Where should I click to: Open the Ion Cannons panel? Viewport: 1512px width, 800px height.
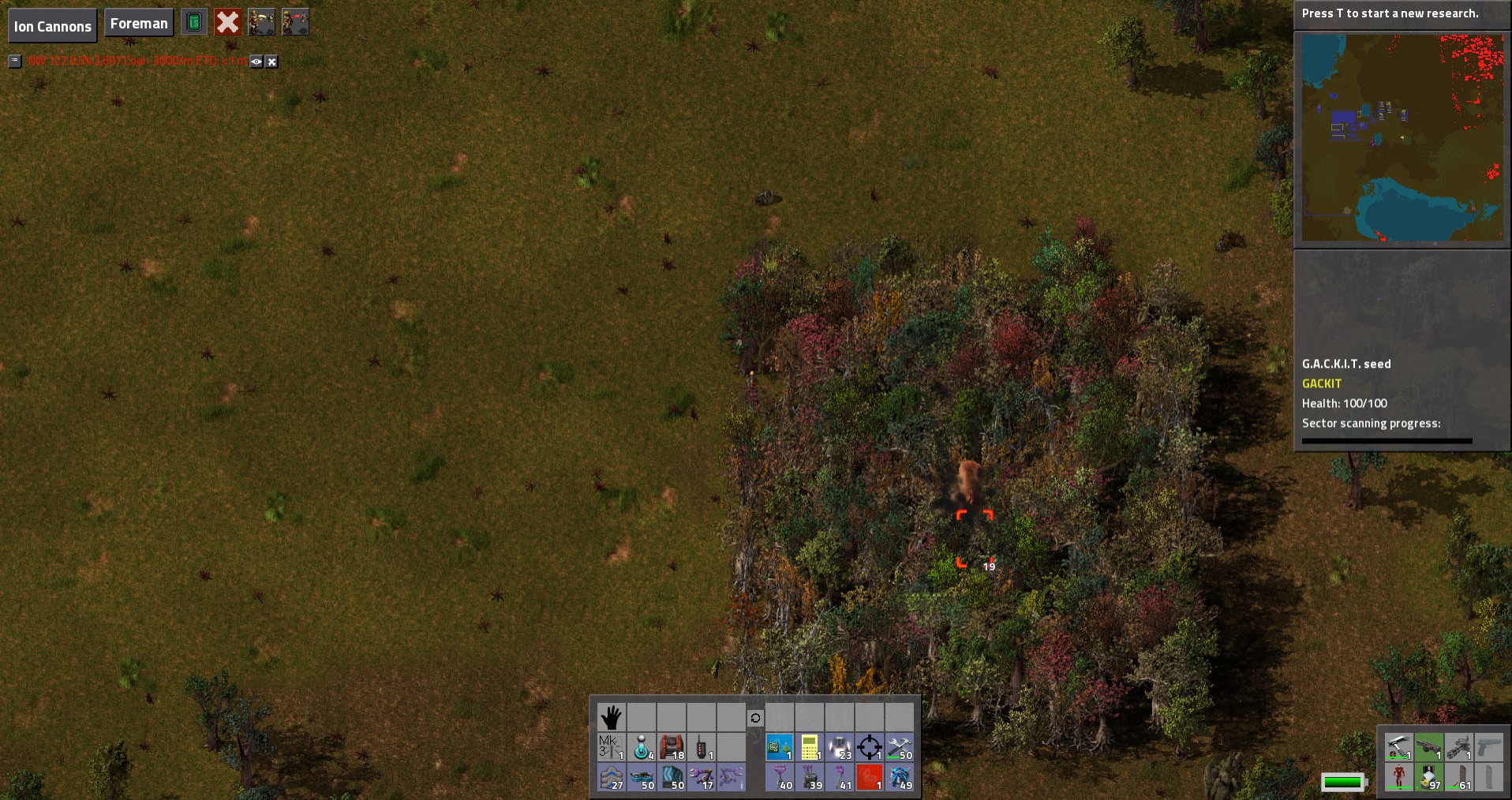coord(52,26)
